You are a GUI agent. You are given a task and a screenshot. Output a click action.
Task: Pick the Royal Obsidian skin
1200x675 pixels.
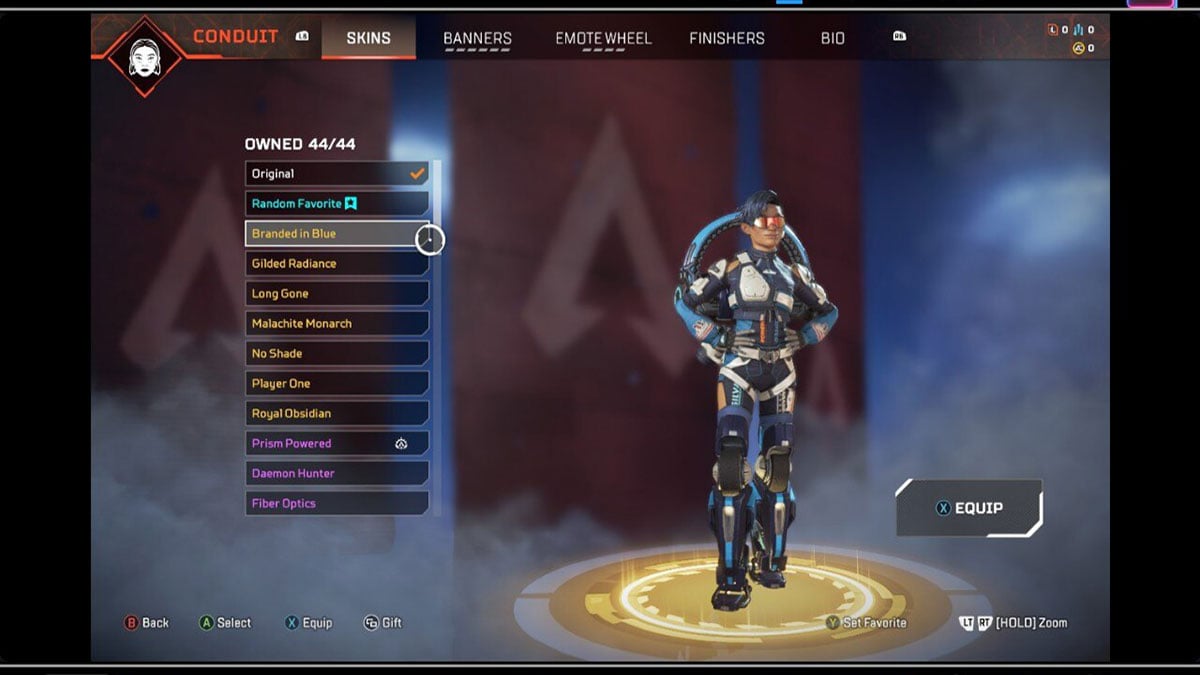tap(337, 414)
